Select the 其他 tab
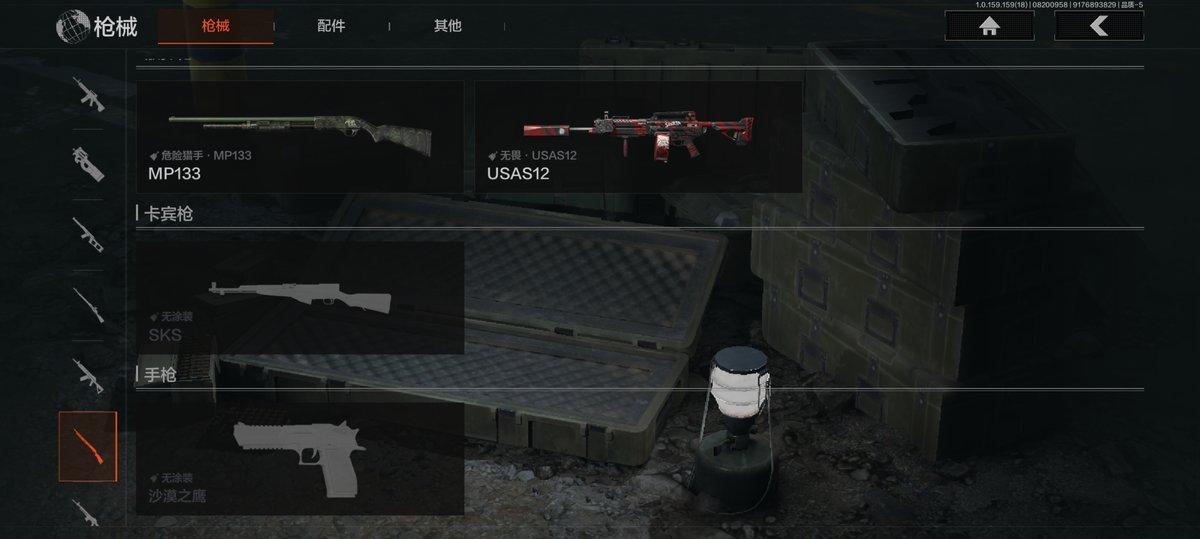This screenshot has width=1200, height=539. (x=448, y=26)
